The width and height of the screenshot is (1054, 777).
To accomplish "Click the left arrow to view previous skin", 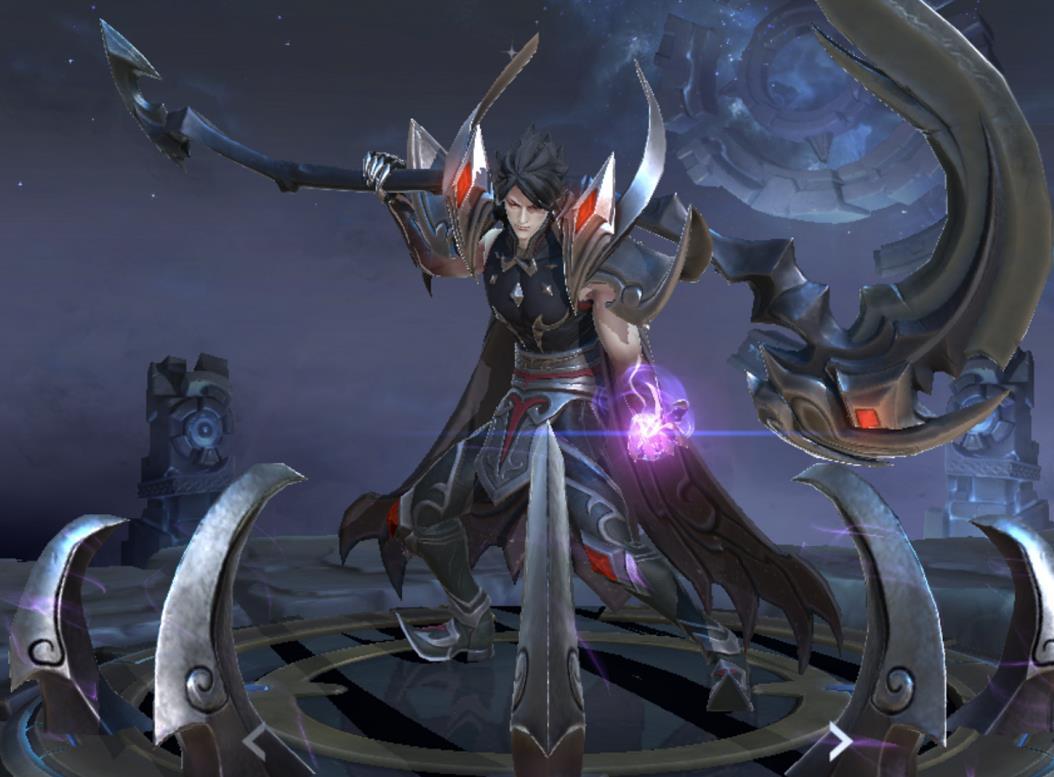I will [256, 741].
